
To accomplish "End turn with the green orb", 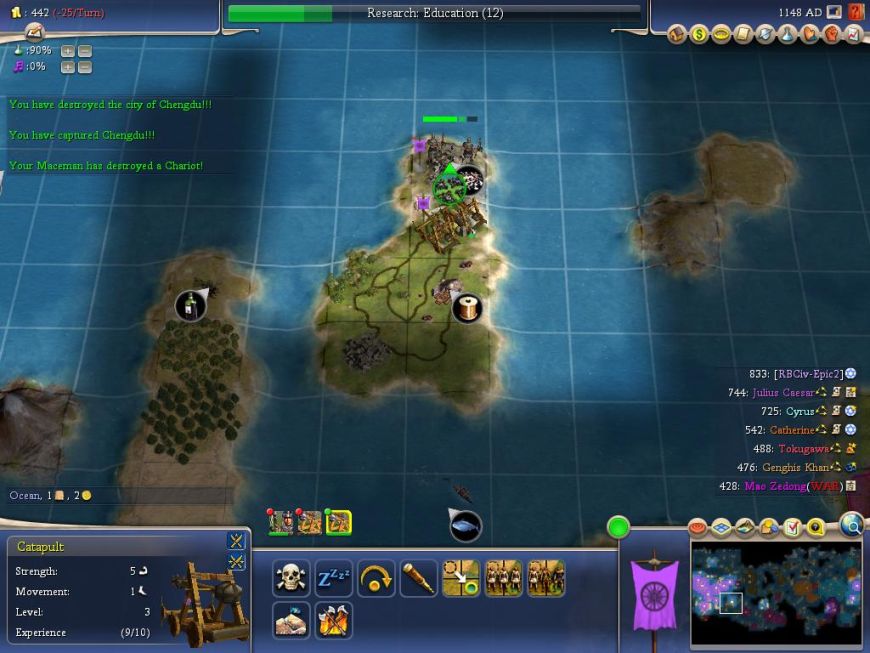I will [618, 527].
